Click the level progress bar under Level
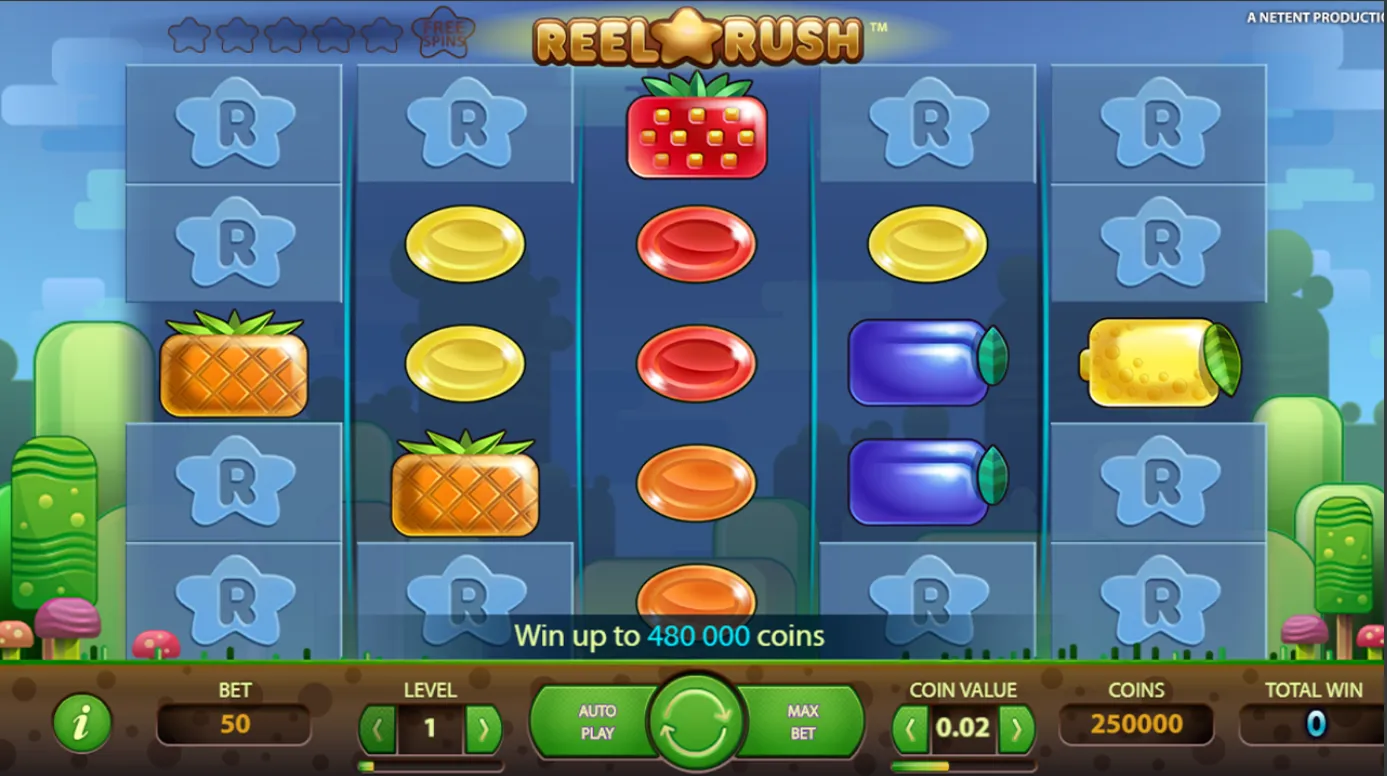This screenshot has height=776, width=1387. 430,765
